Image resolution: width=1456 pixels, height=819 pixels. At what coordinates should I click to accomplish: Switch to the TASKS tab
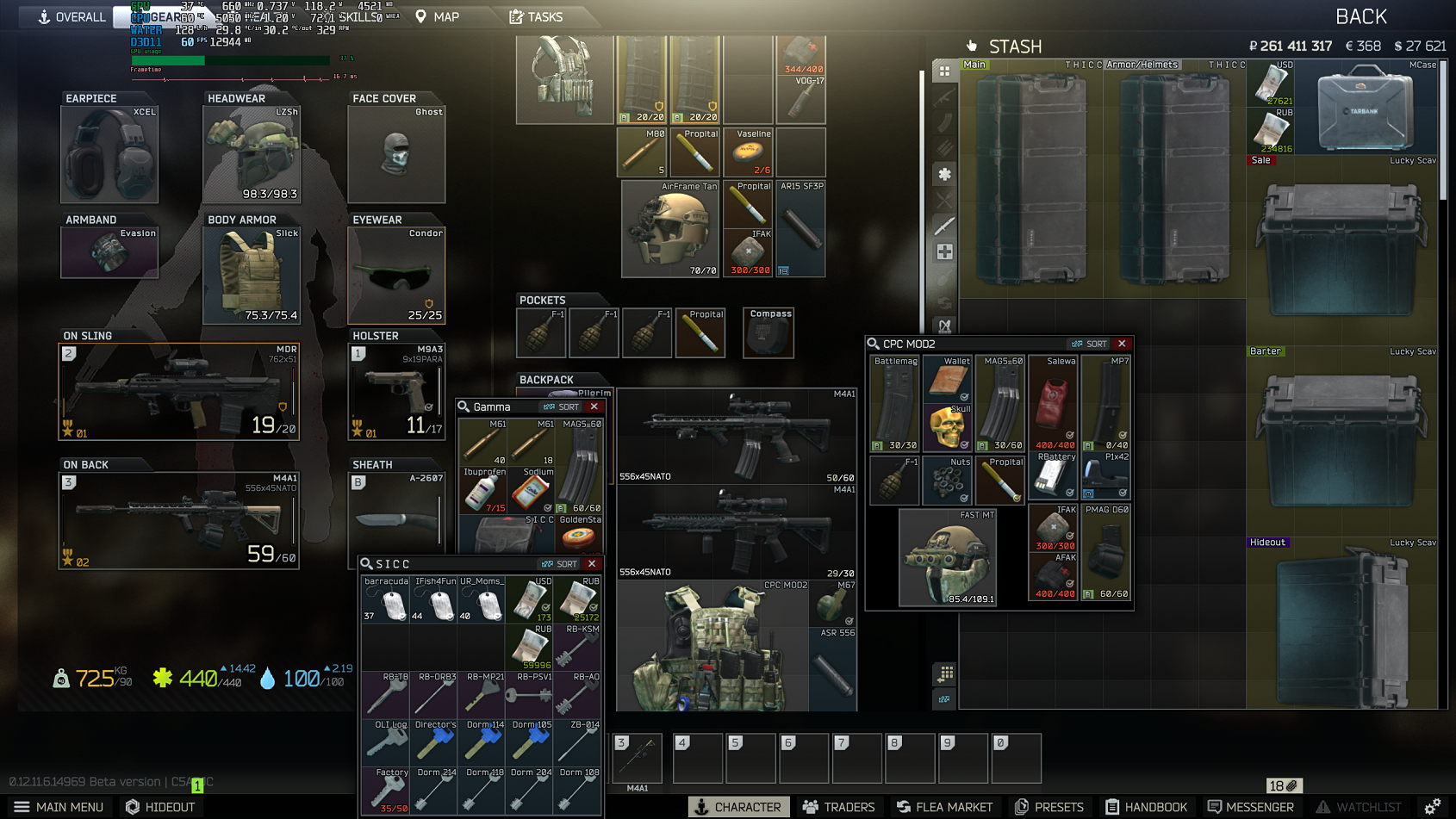tap(538, 16)
